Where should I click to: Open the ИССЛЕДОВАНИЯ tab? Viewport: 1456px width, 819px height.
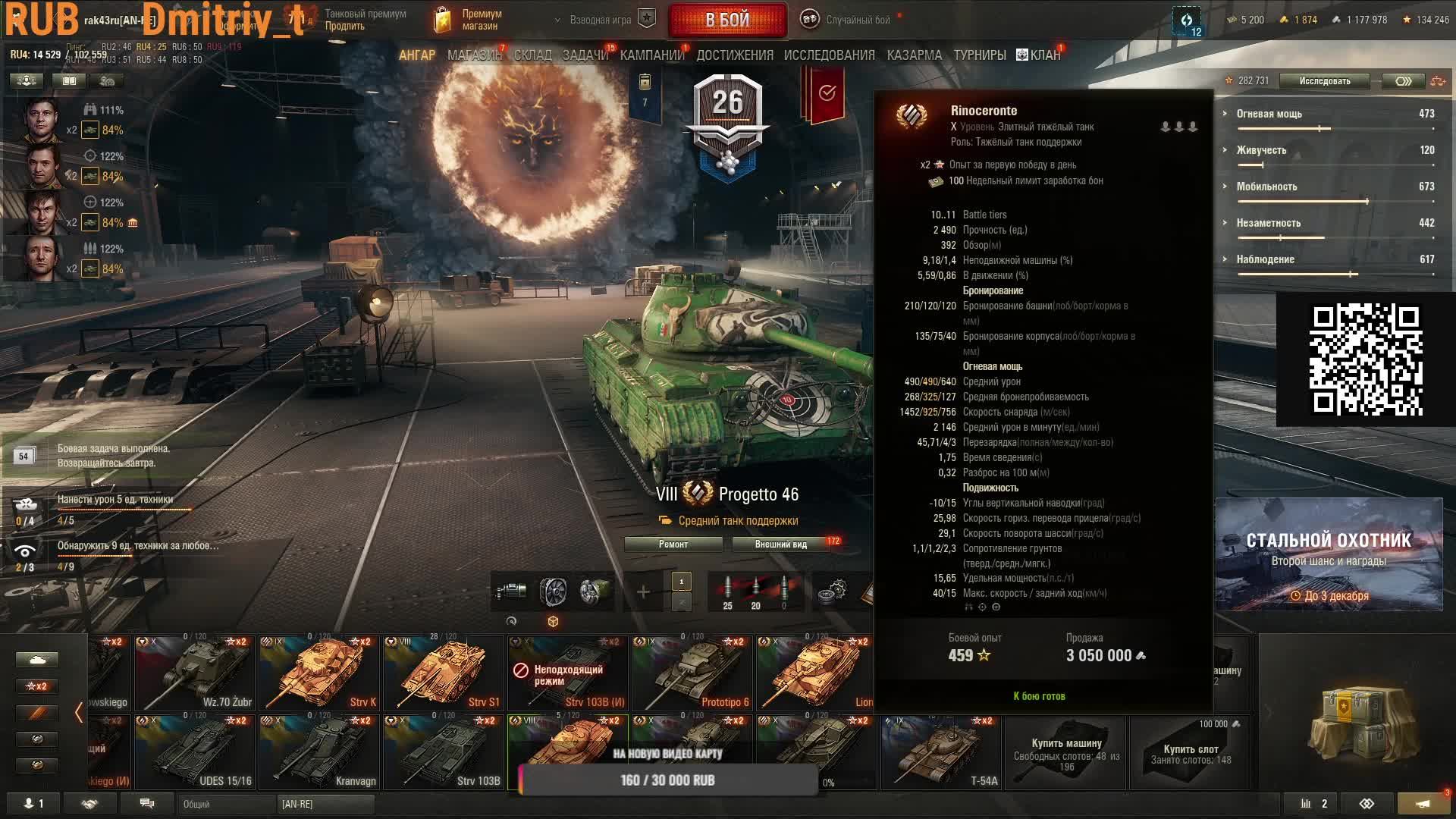pyautogui.click(x=829, y=55)
